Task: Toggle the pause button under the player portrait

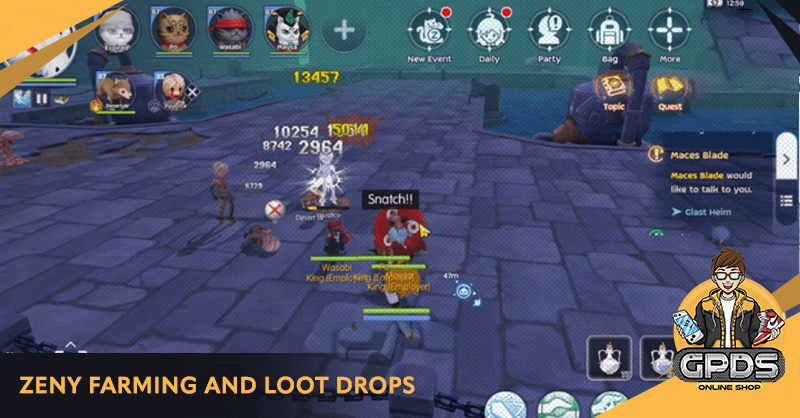Action: tap(42, 99)
